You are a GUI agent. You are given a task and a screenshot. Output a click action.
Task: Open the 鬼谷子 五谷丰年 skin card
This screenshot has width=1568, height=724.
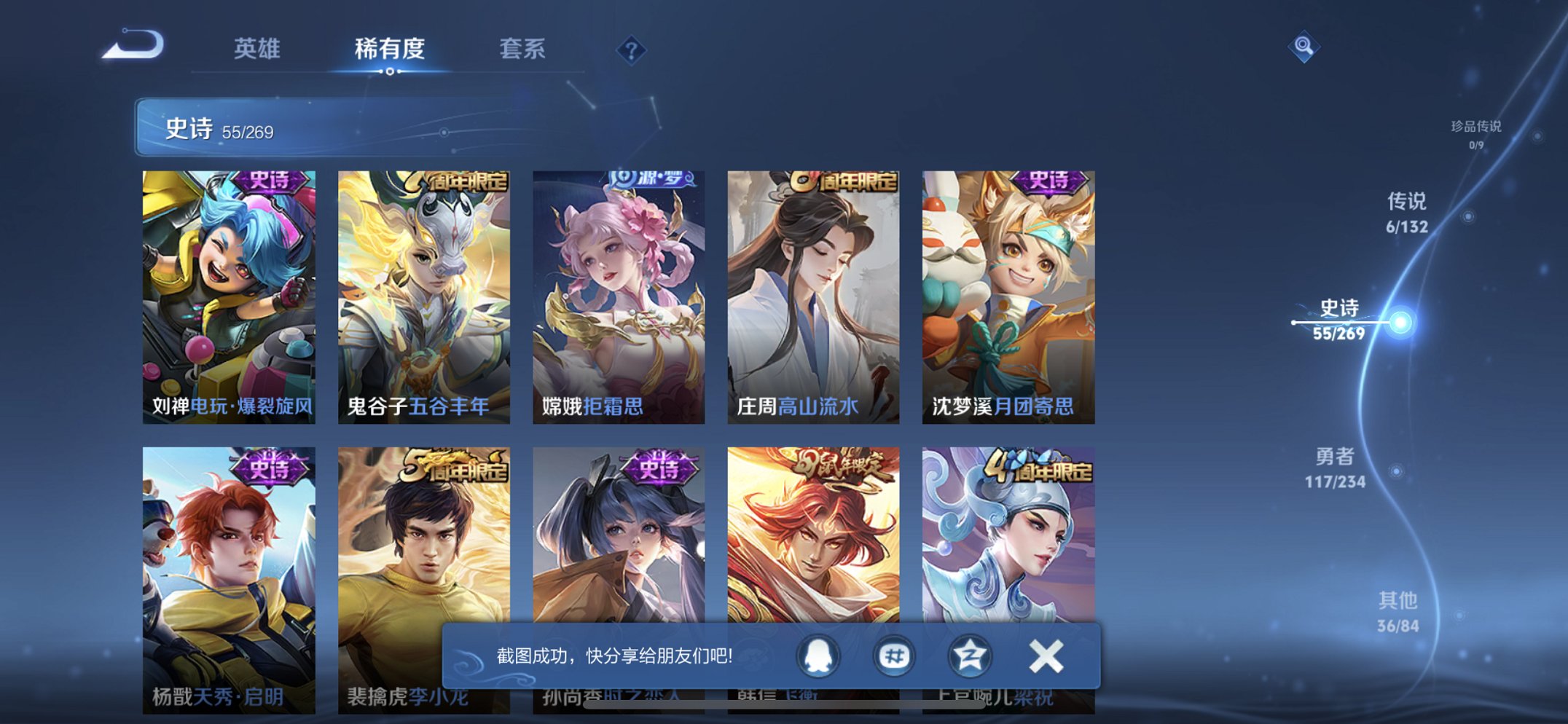coord(420,291)
